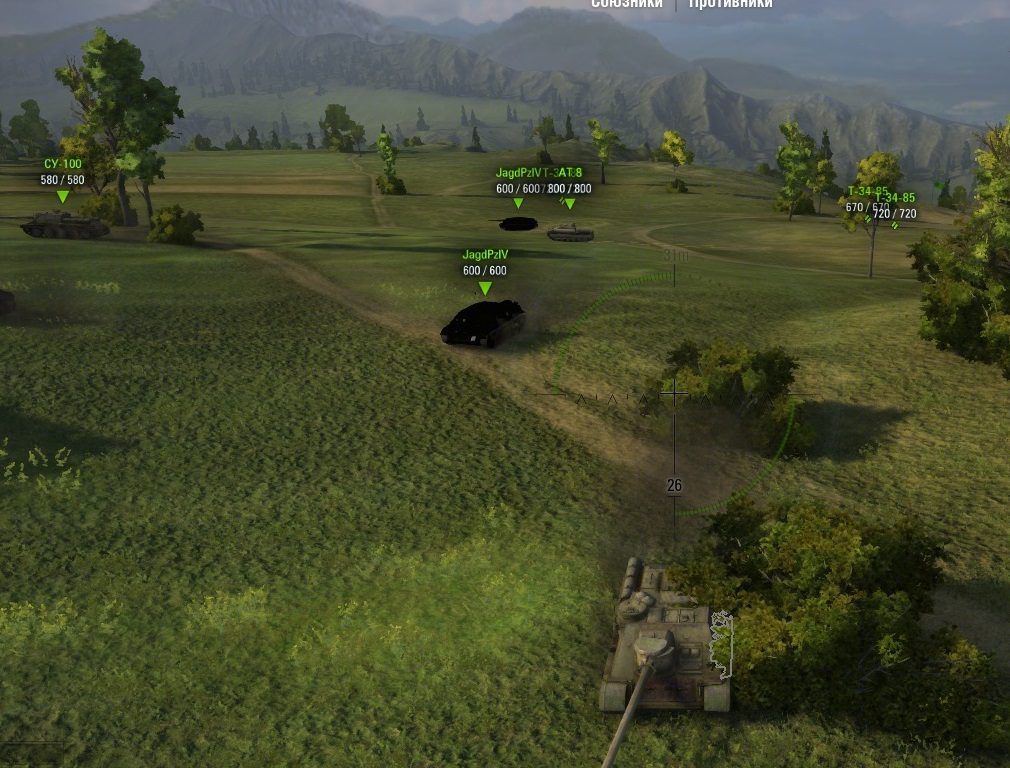Click the Противники team label
This screenshot has width=1010, height=768.
(731, 4)
